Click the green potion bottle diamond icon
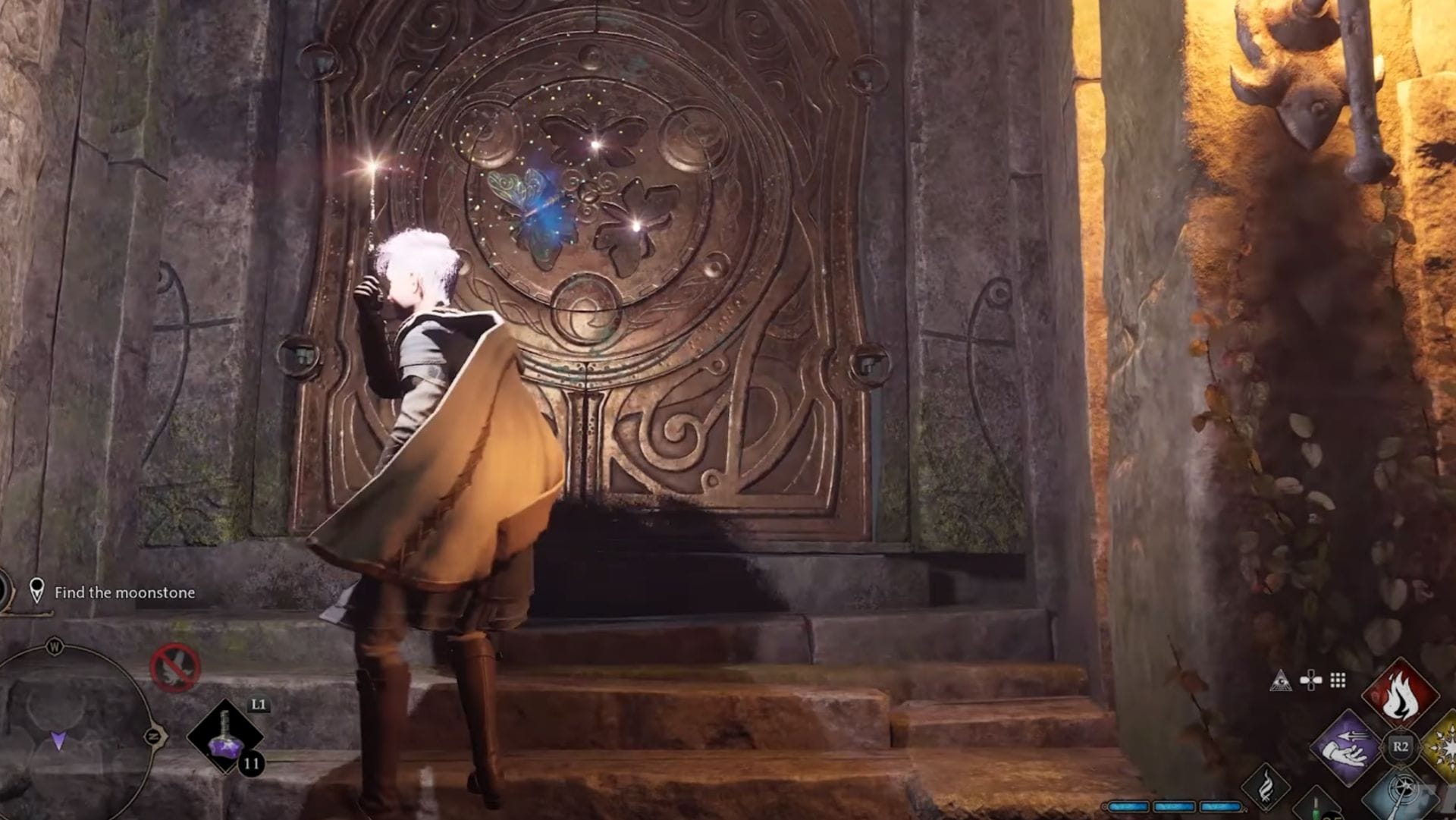The width and height of the screenshot is (1456, 820). pyautogui.click(x=1316, y=807)
